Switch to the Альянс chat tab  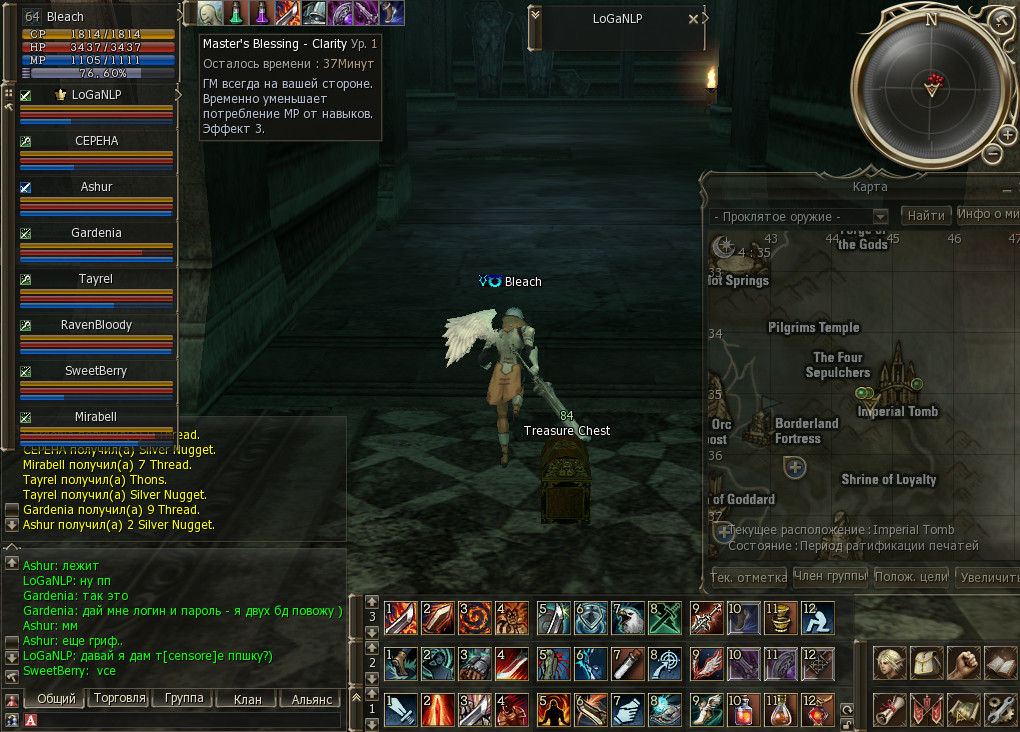coord(311,699)
